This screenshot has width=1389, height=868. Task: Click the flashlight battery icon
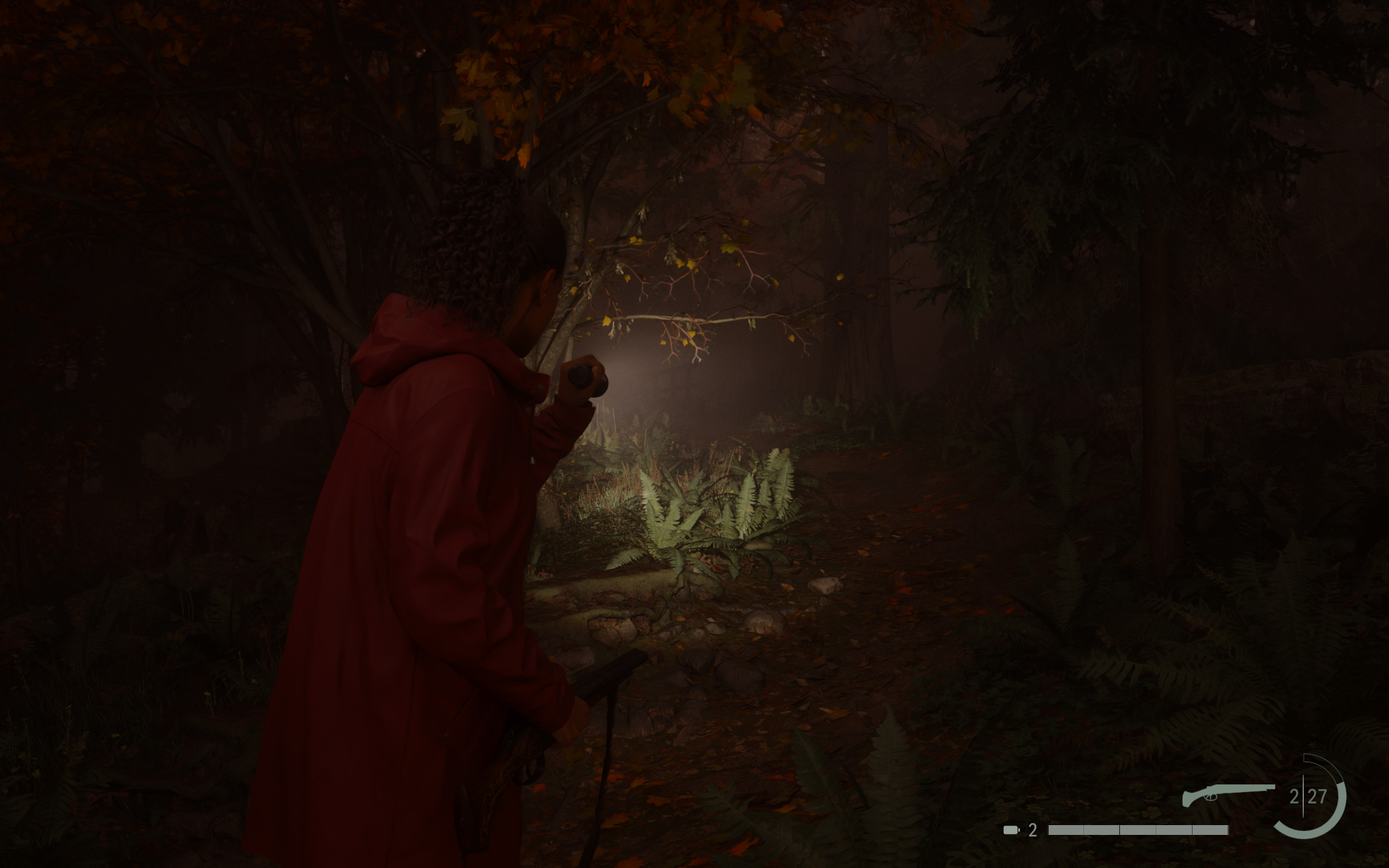click(1011, 829)
